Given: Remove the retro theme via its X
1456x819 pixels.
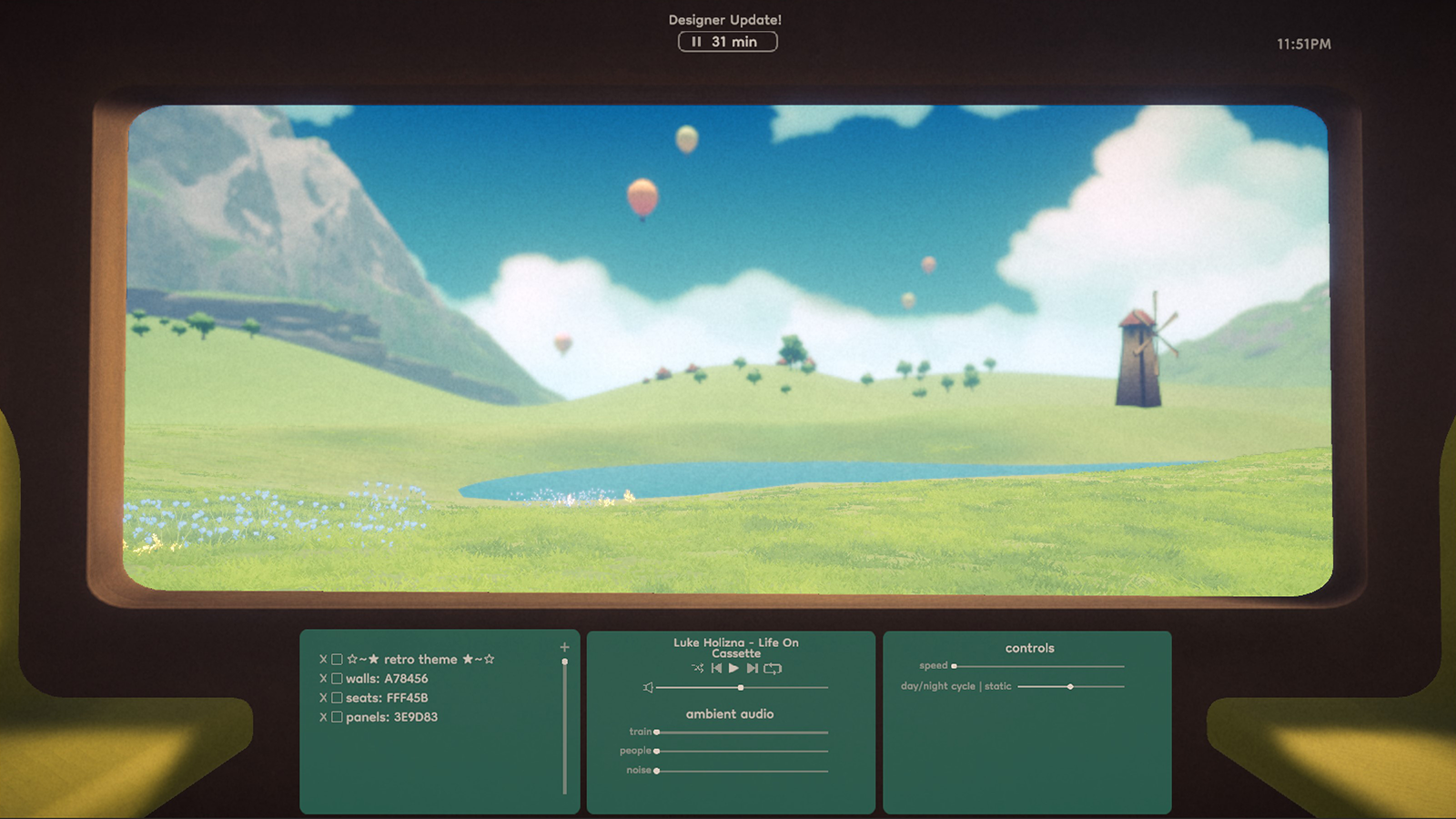Looking at the screenshot, I should (x=321, y=659).
